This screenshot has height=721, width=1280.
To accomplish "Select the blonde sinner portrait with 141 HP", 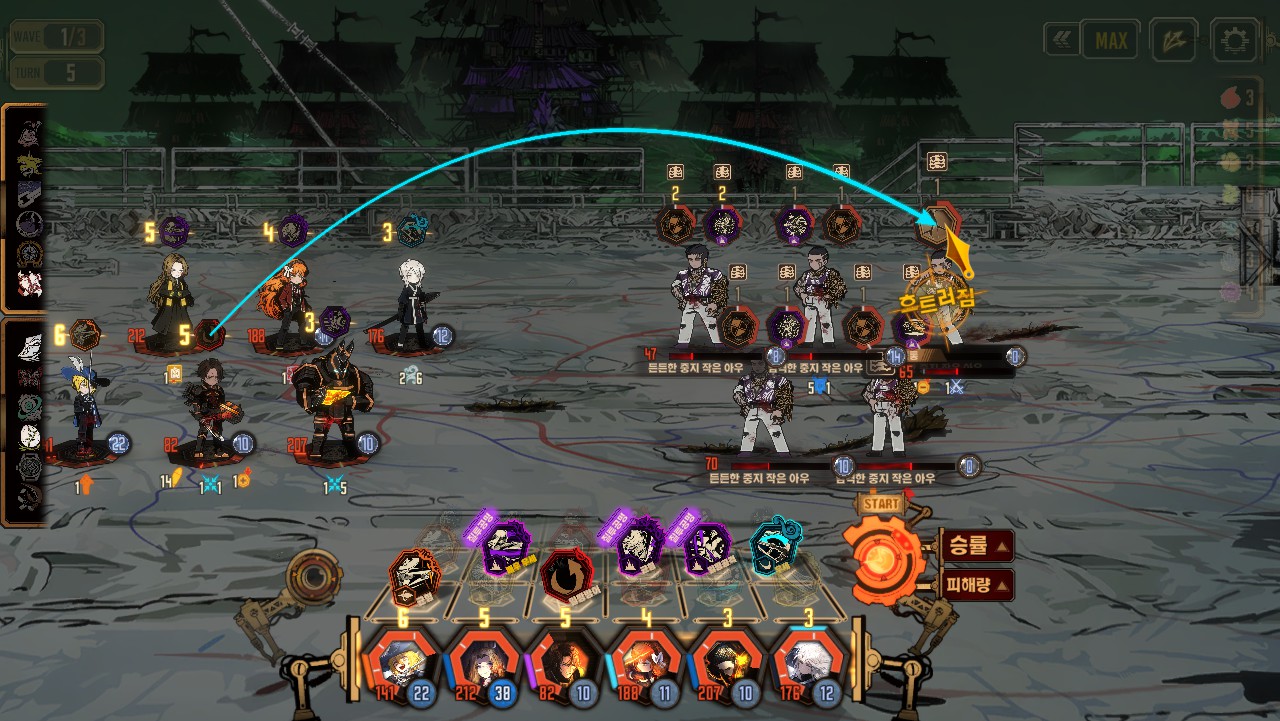I will click(400, 663).
